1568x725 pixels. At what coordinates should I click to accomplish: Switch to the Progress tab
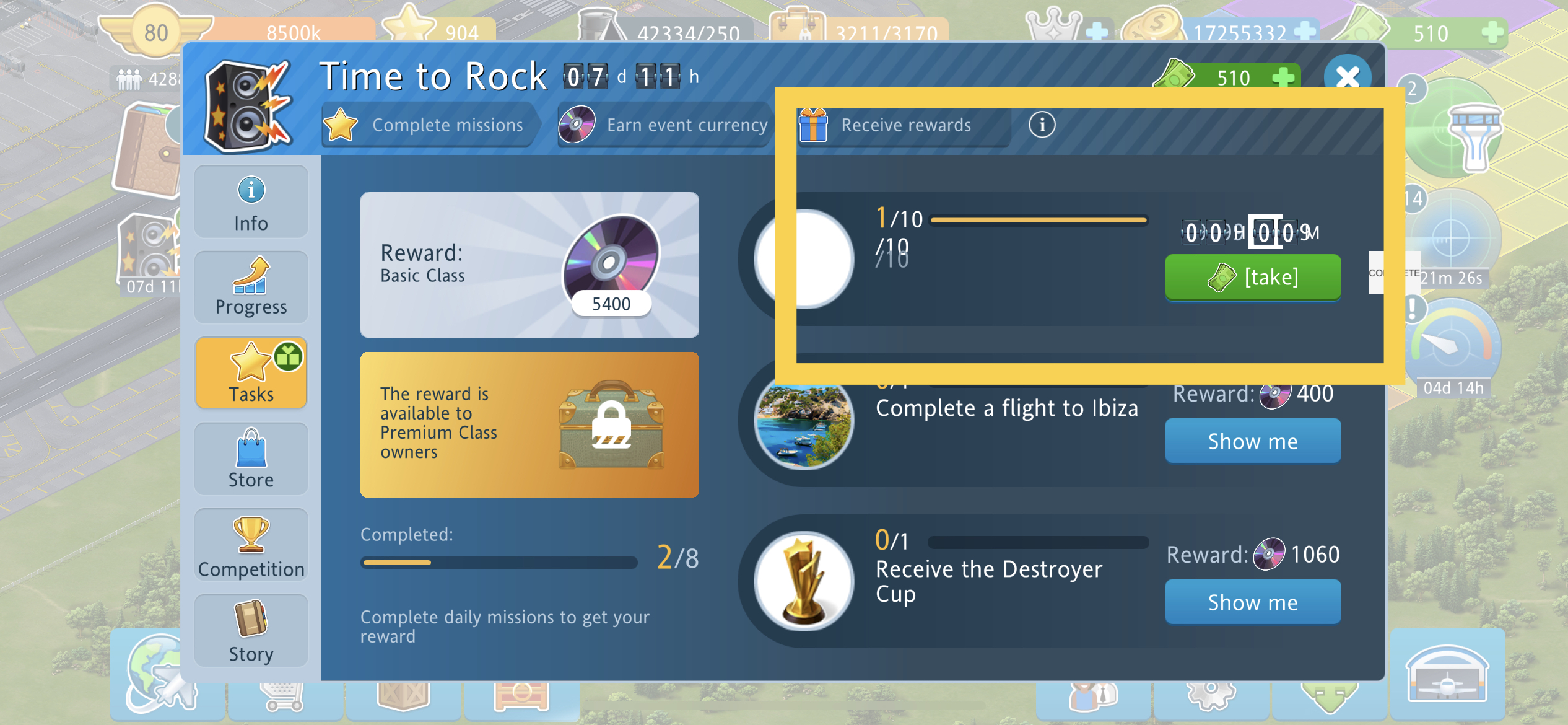(x=251, y=288)
